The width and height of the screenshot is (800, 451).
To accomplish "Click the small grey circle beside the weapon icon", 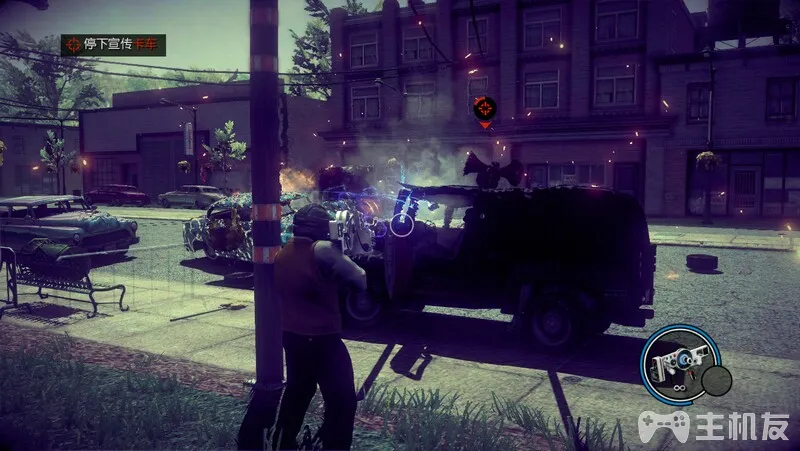I will [716, 380].
